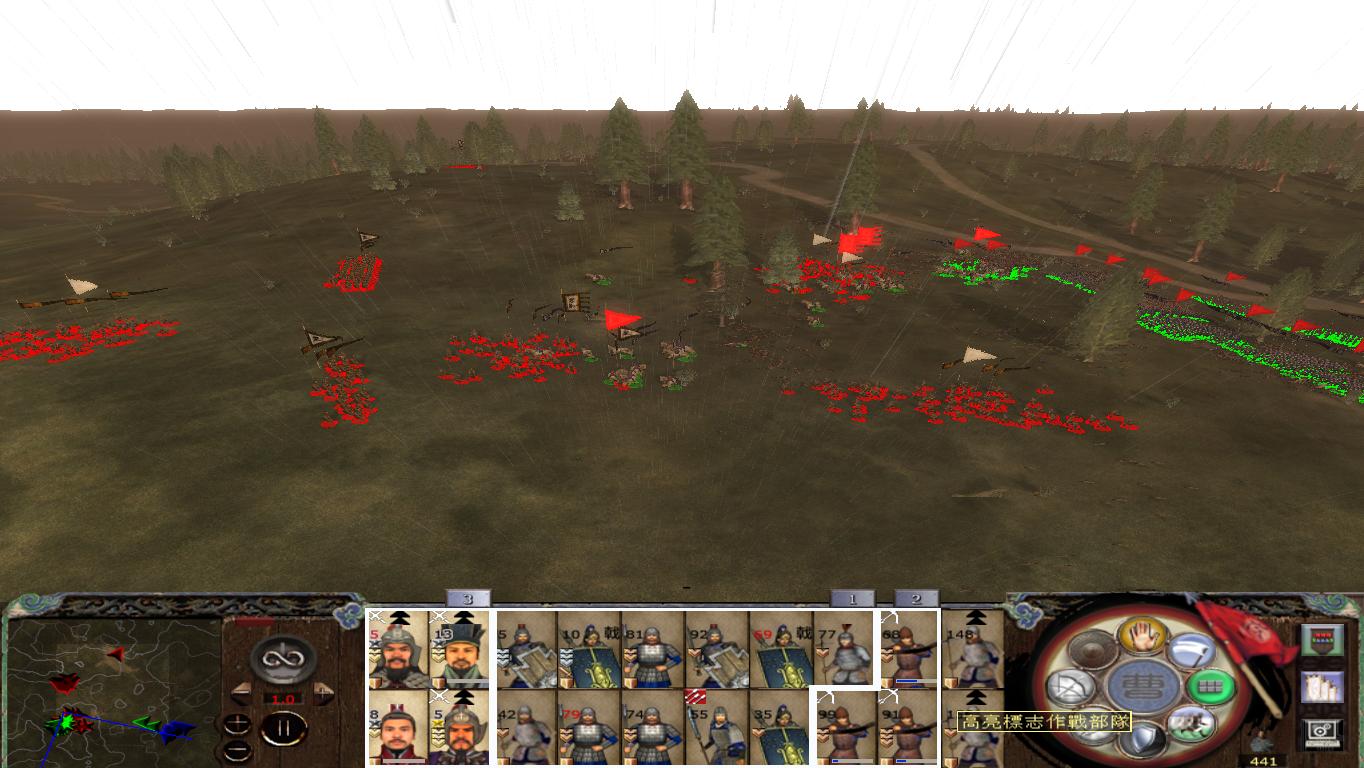The image size is (1364, 768).
Task: Click the infinity time-limit symbol
Action: [x=281, y=659]
